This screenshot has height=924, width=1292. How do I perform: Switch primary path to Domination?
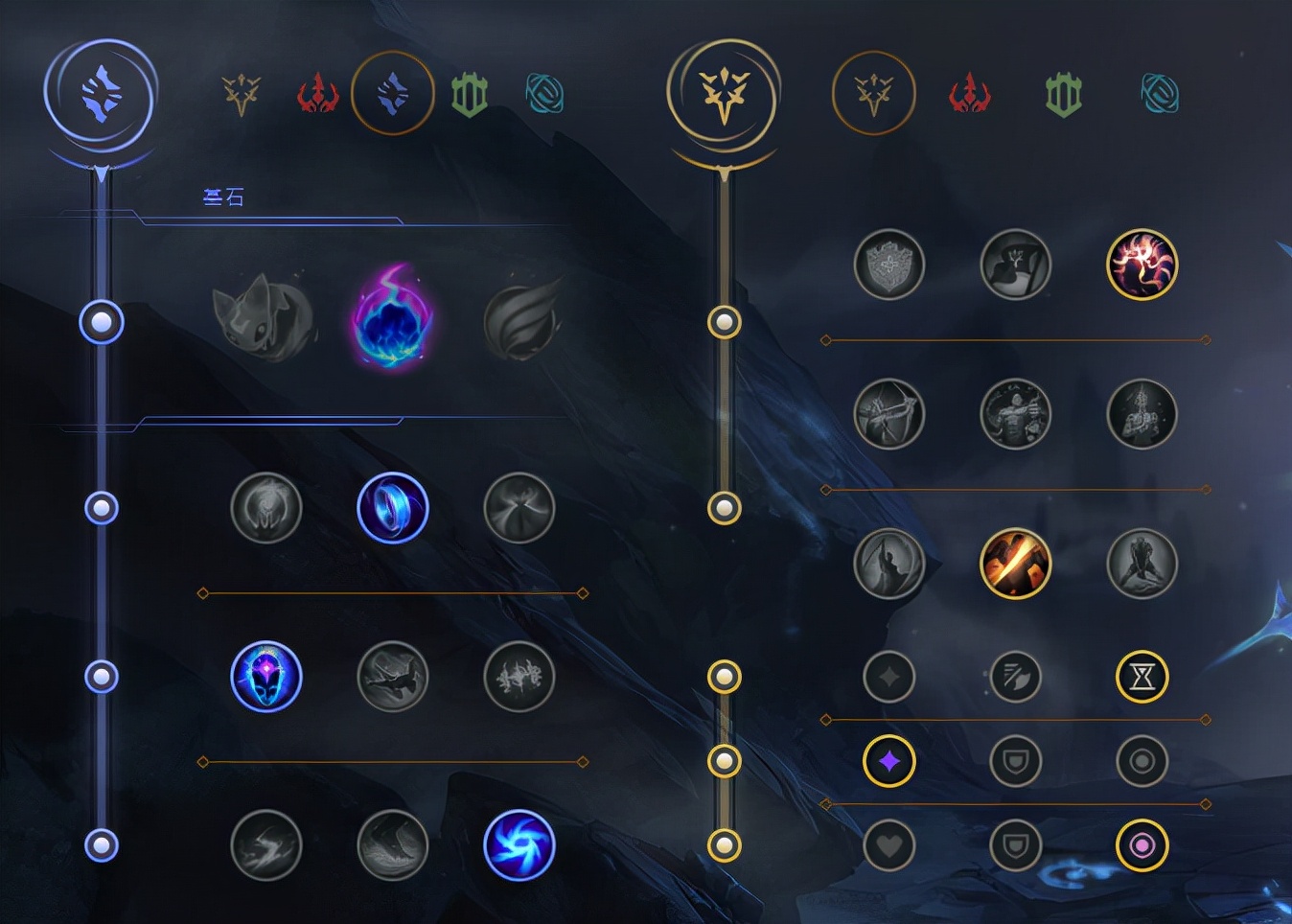[x=317, y=94]
